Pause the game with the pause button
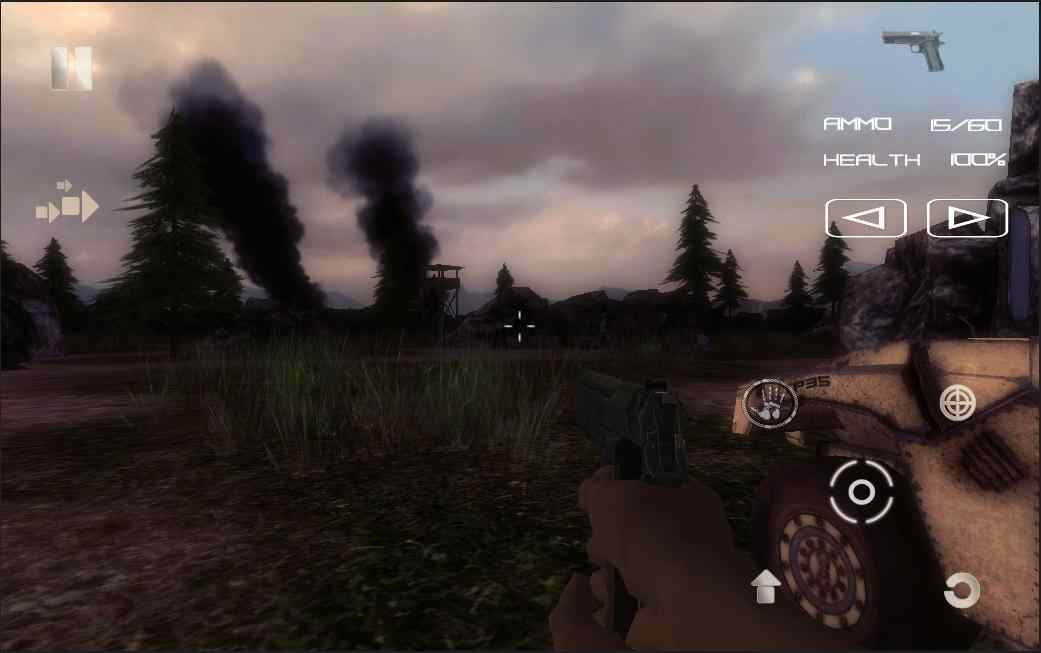Screen dimensions: 1041x653 72,69
